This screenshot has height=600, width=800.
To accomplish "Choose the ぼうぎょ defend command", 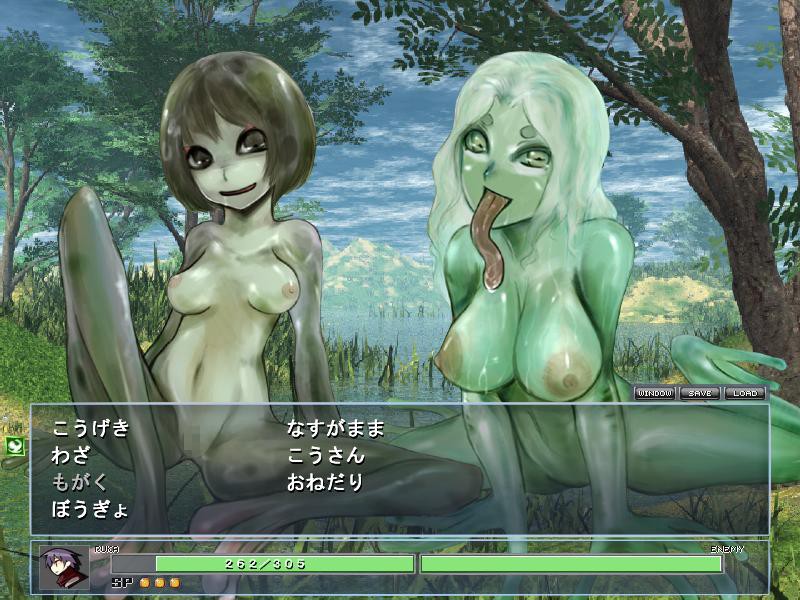I will pyautogui.click(x=91, y=509).
